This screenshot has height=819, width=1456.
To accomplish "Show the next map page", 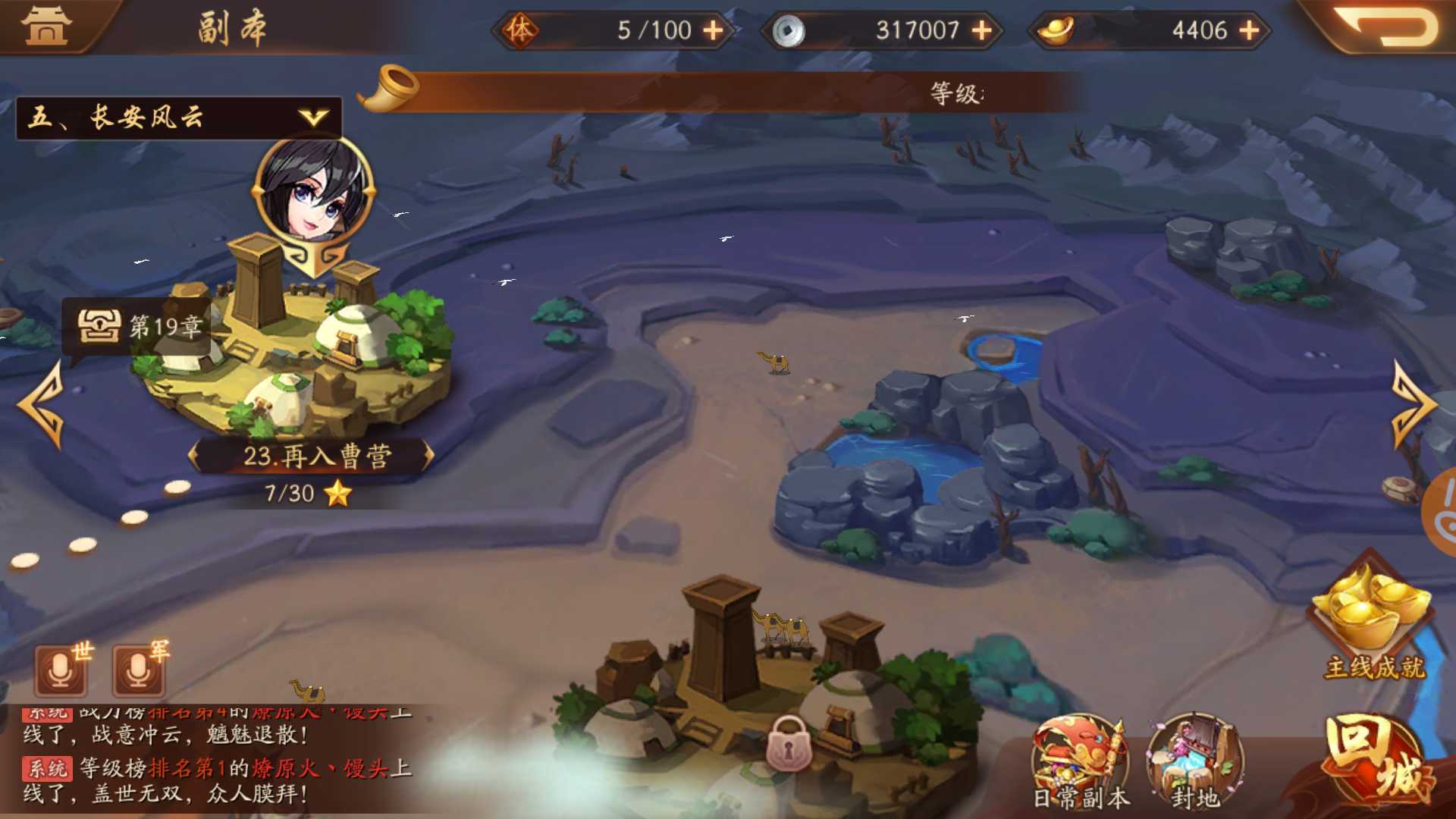I will [1414, 404].
